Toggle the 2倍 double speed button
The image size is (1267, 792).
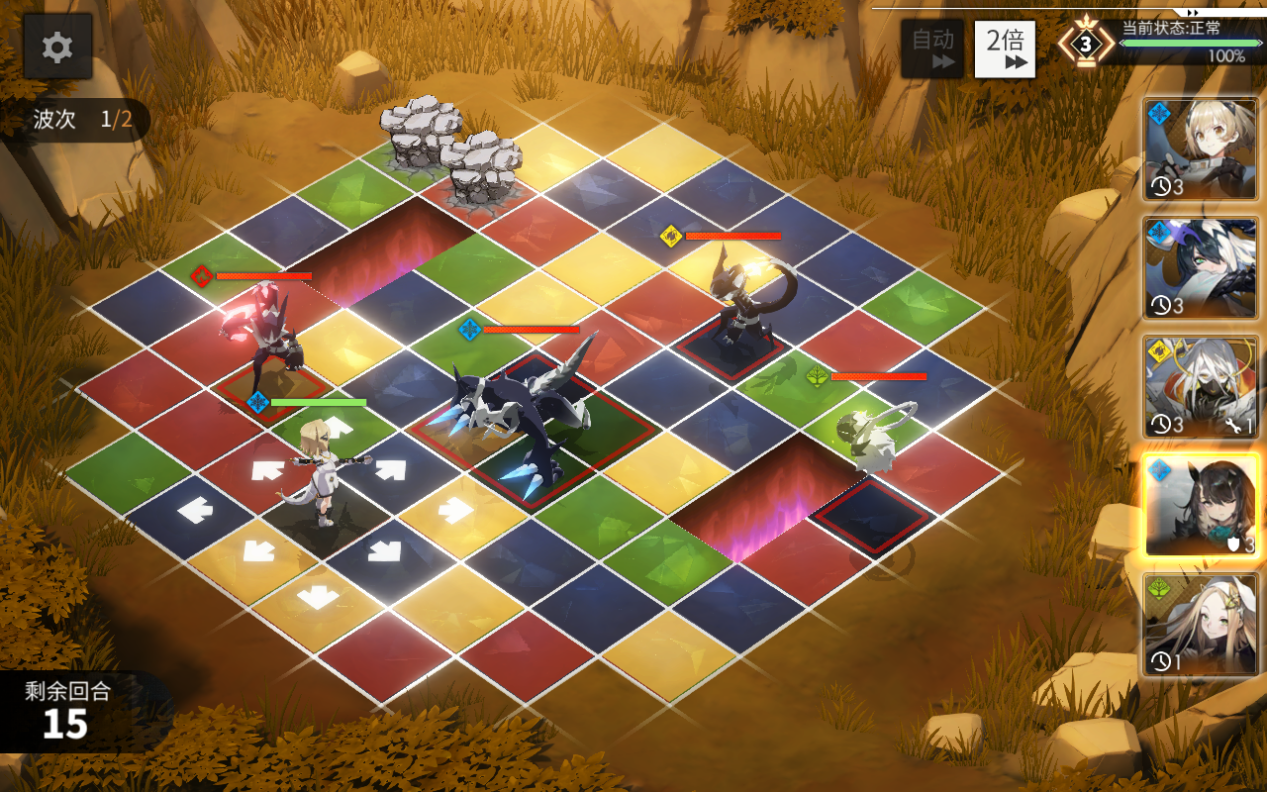pos(1005,48)
